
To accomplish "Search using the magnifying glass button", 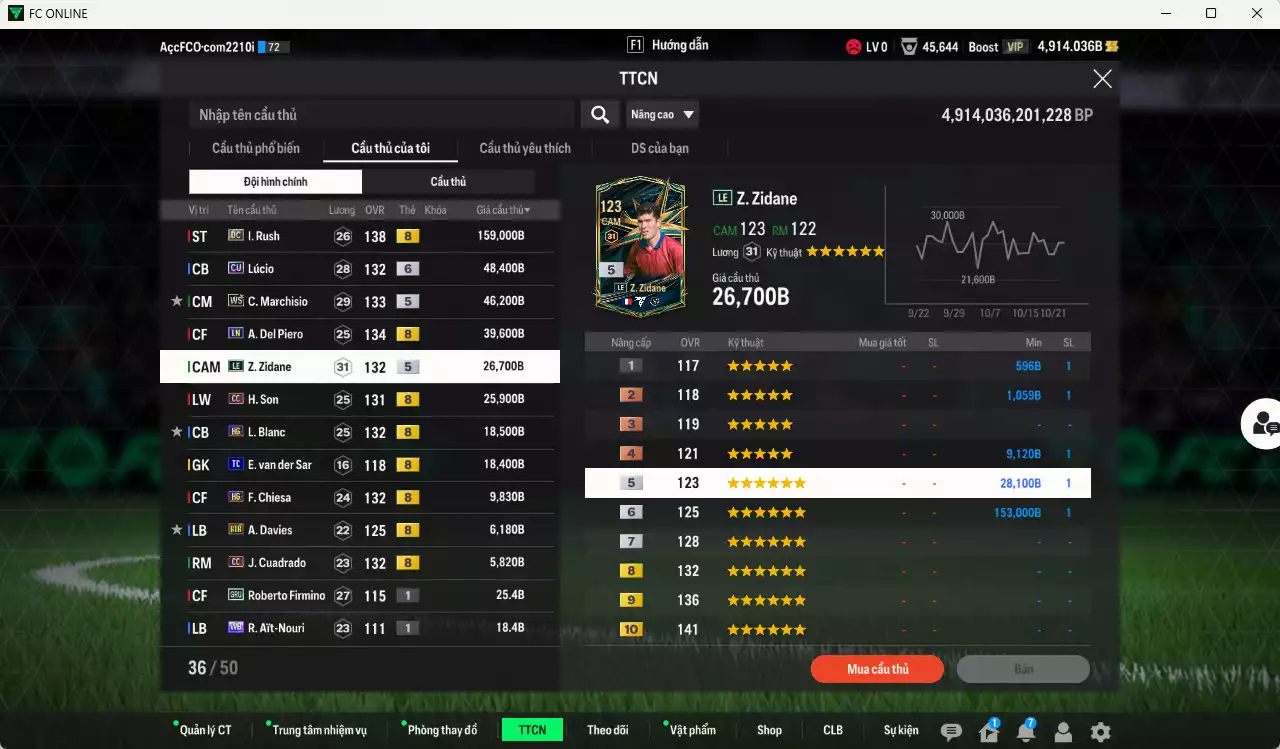I will tap(599, 115).
